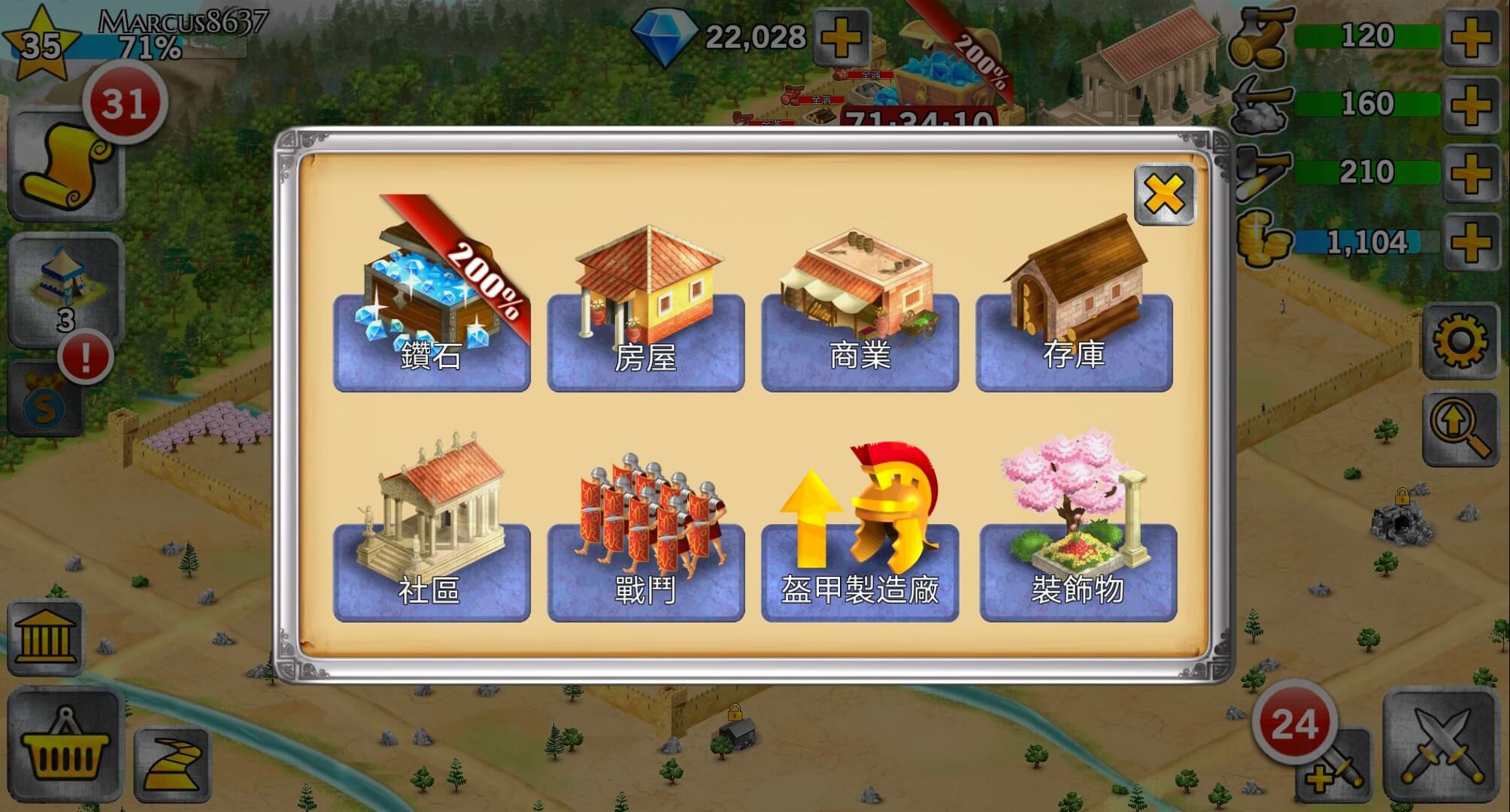Open the bank building icon
The width and height of the screenshot is (1510, 812).
[x=45, y=638]
